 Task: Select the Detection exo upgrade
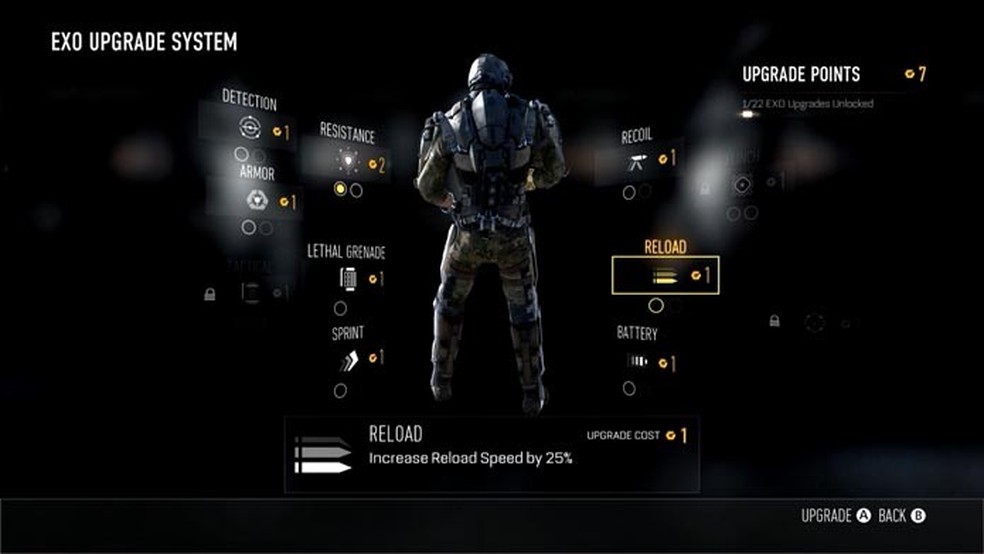coord(251,128)
